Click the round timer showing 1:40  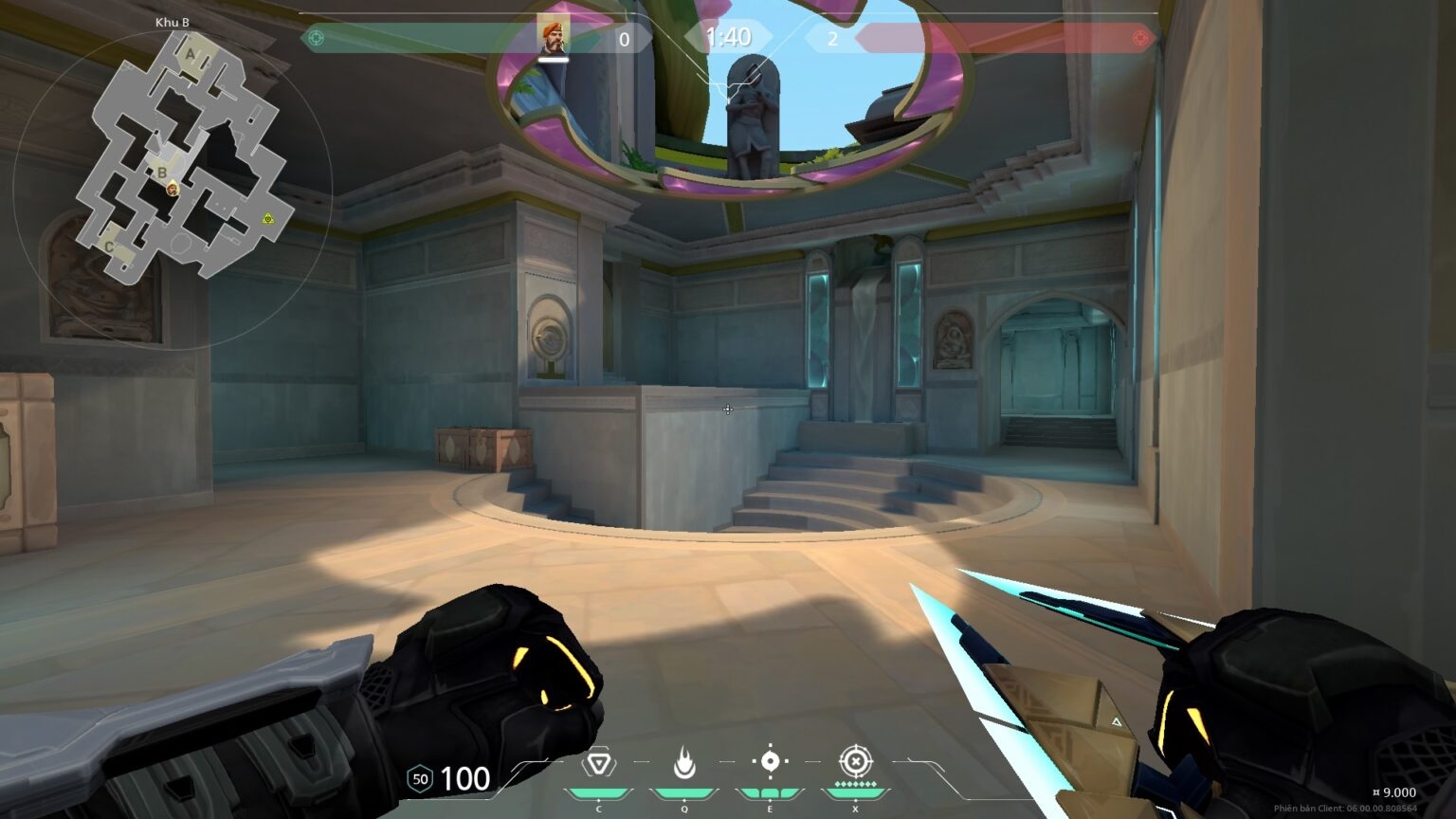[727, 39]
